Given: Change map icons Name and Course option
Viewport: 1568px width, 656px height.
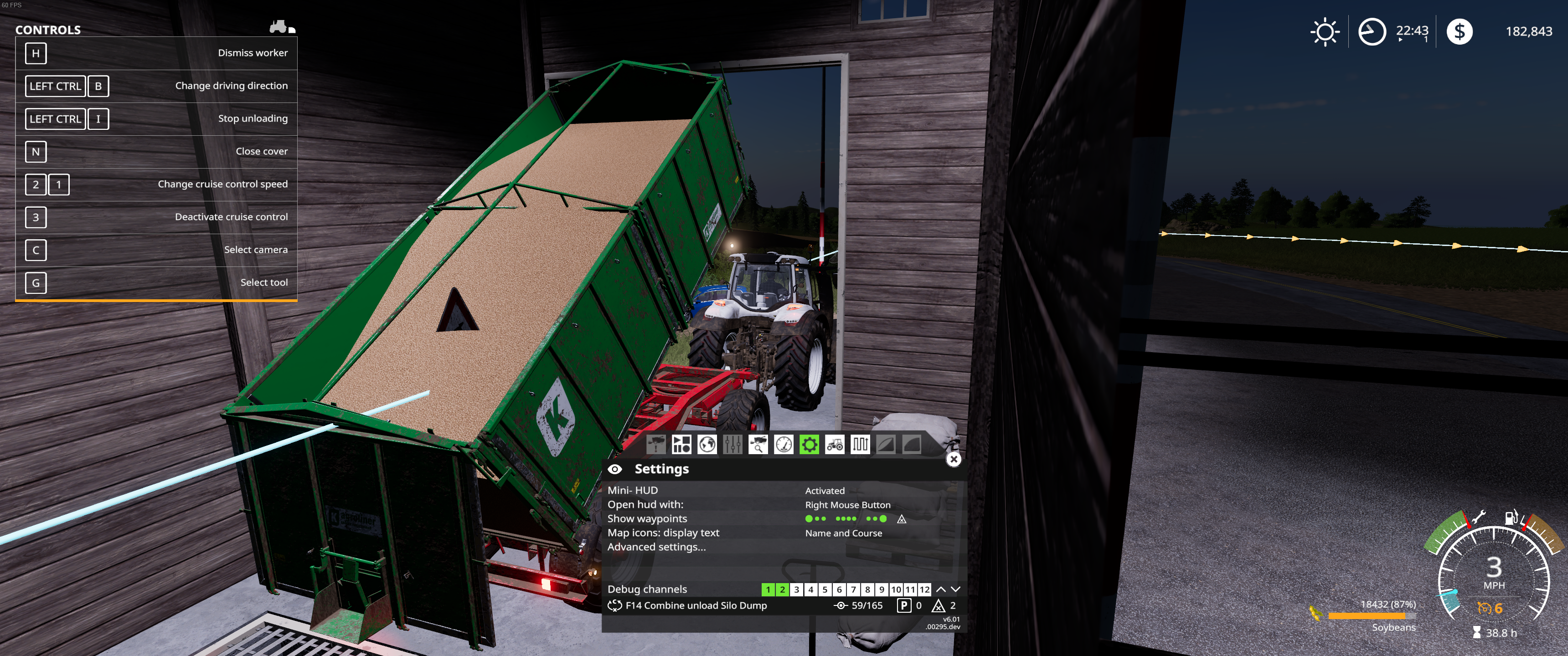Looking at the screenshot, I should point(843,533).
